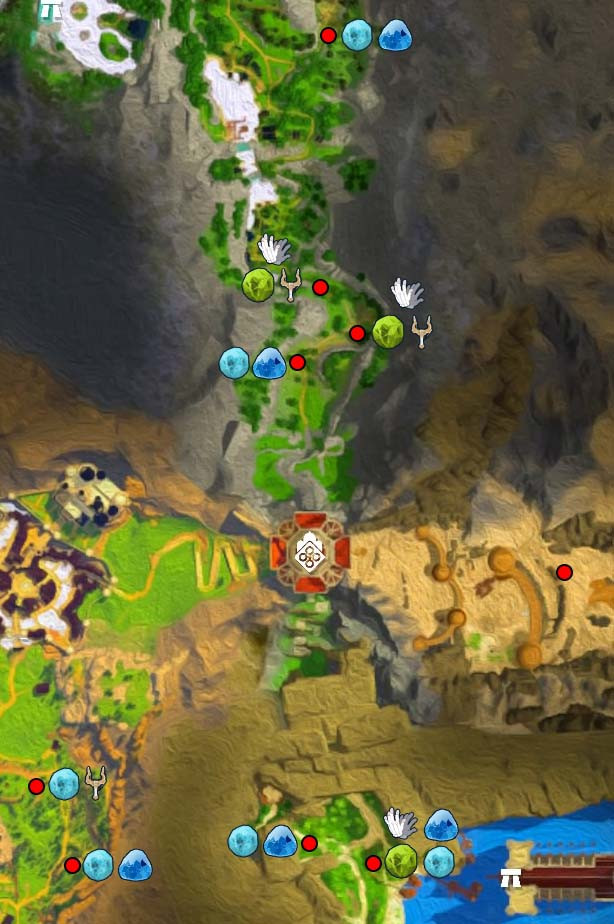
Task: Select the lone red dot on the sandy desert
Action: coord(564,572)
